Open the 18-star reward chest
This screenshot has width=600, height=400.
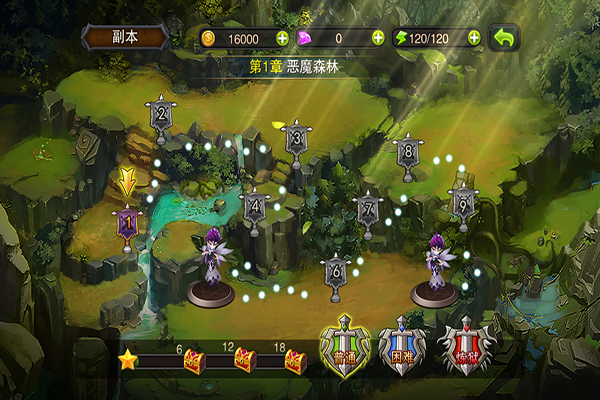[294, 360]
